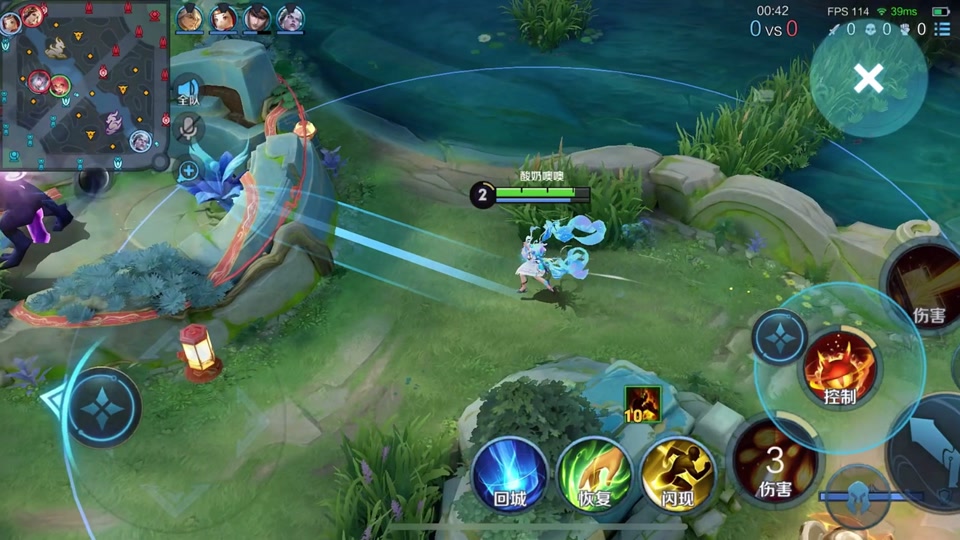Open the minimap
The image size is (960, 540).
point(84,85)
